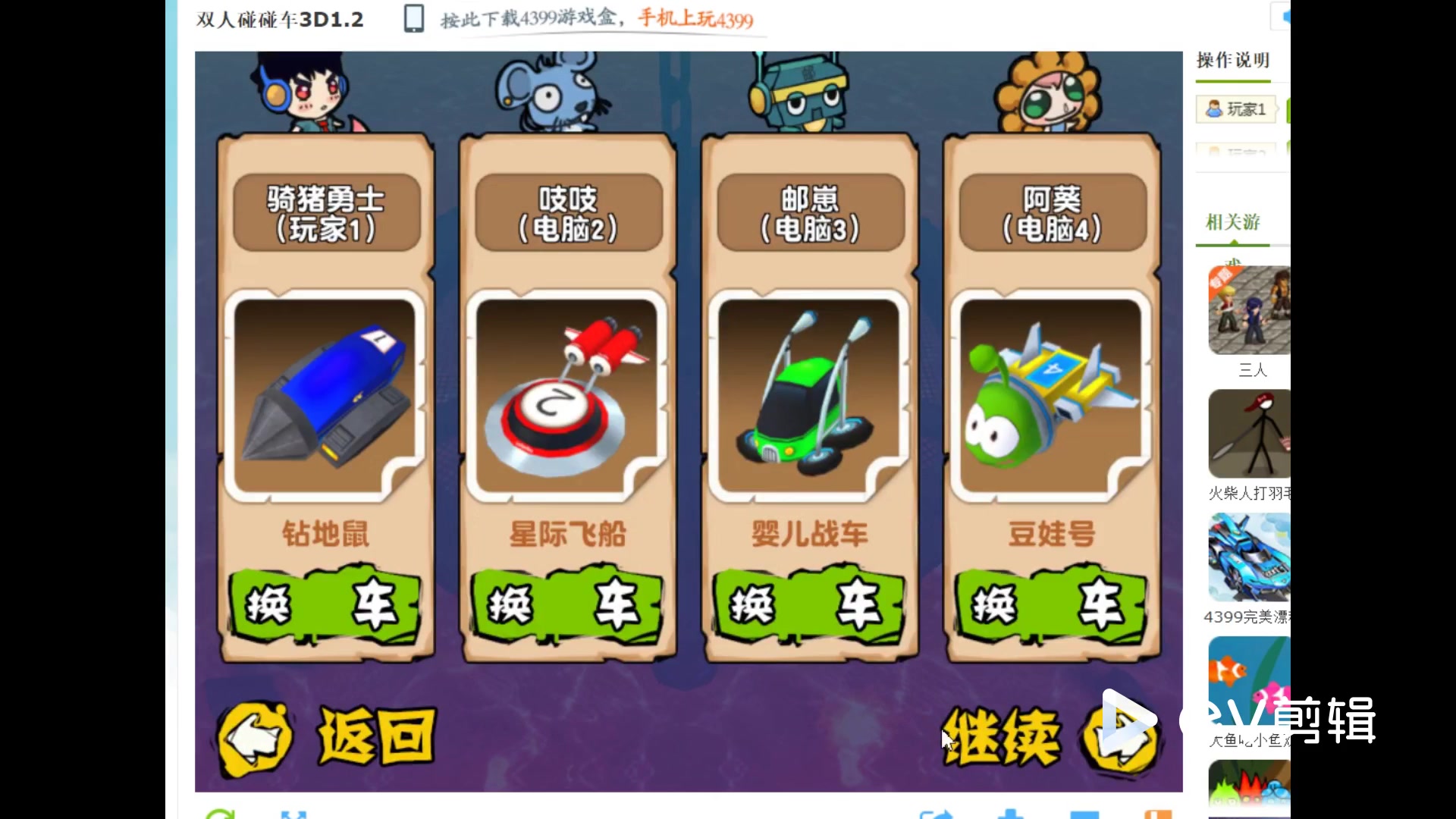Switch to the 操作说明 panel heading
Screen dimensions: 1456x819
pyautogui.click(x=1232, y=61)
